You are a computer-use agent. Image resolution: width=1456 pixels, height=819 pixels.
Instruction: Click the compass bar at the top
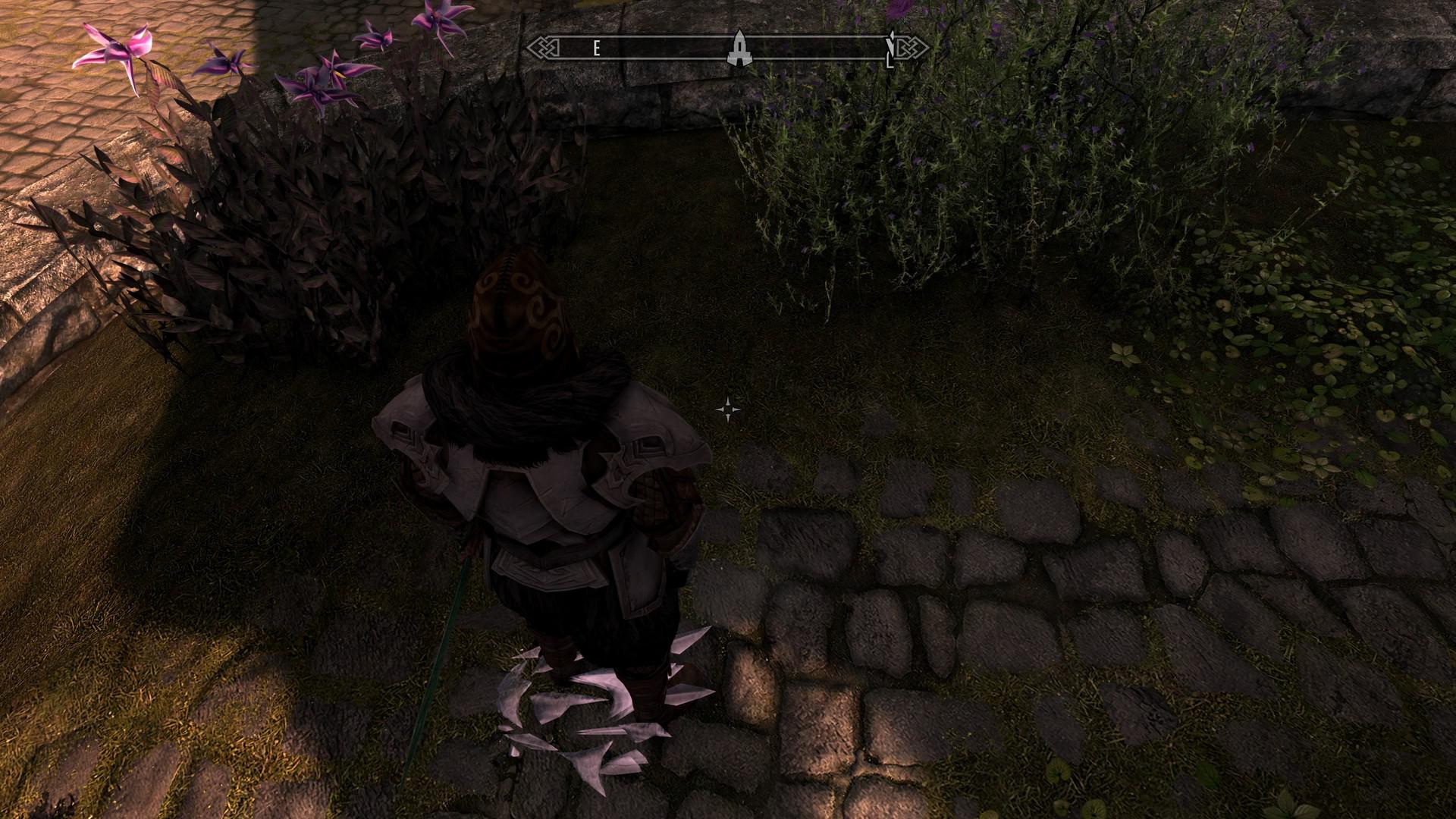point(728,47)
